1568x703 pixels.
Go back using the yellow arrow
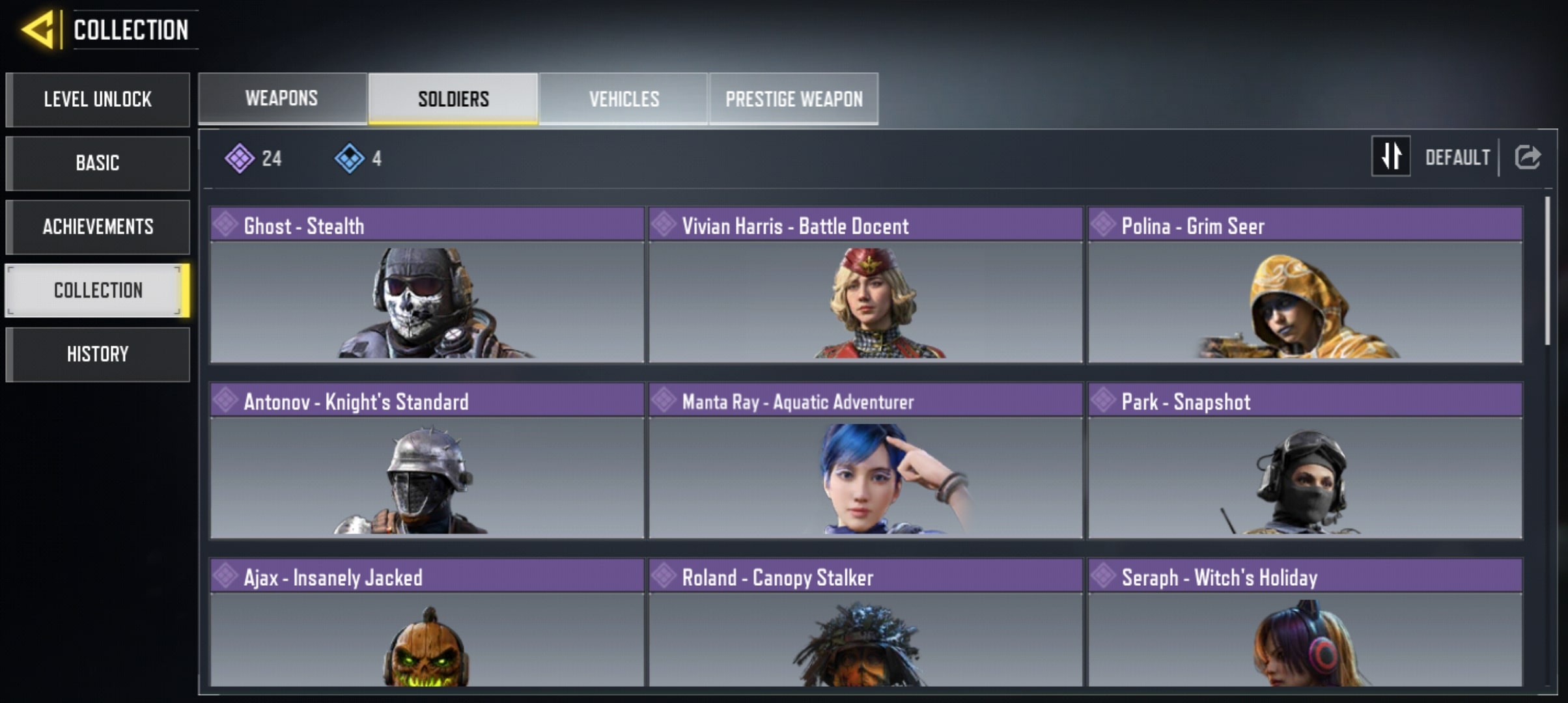point(38,30)
